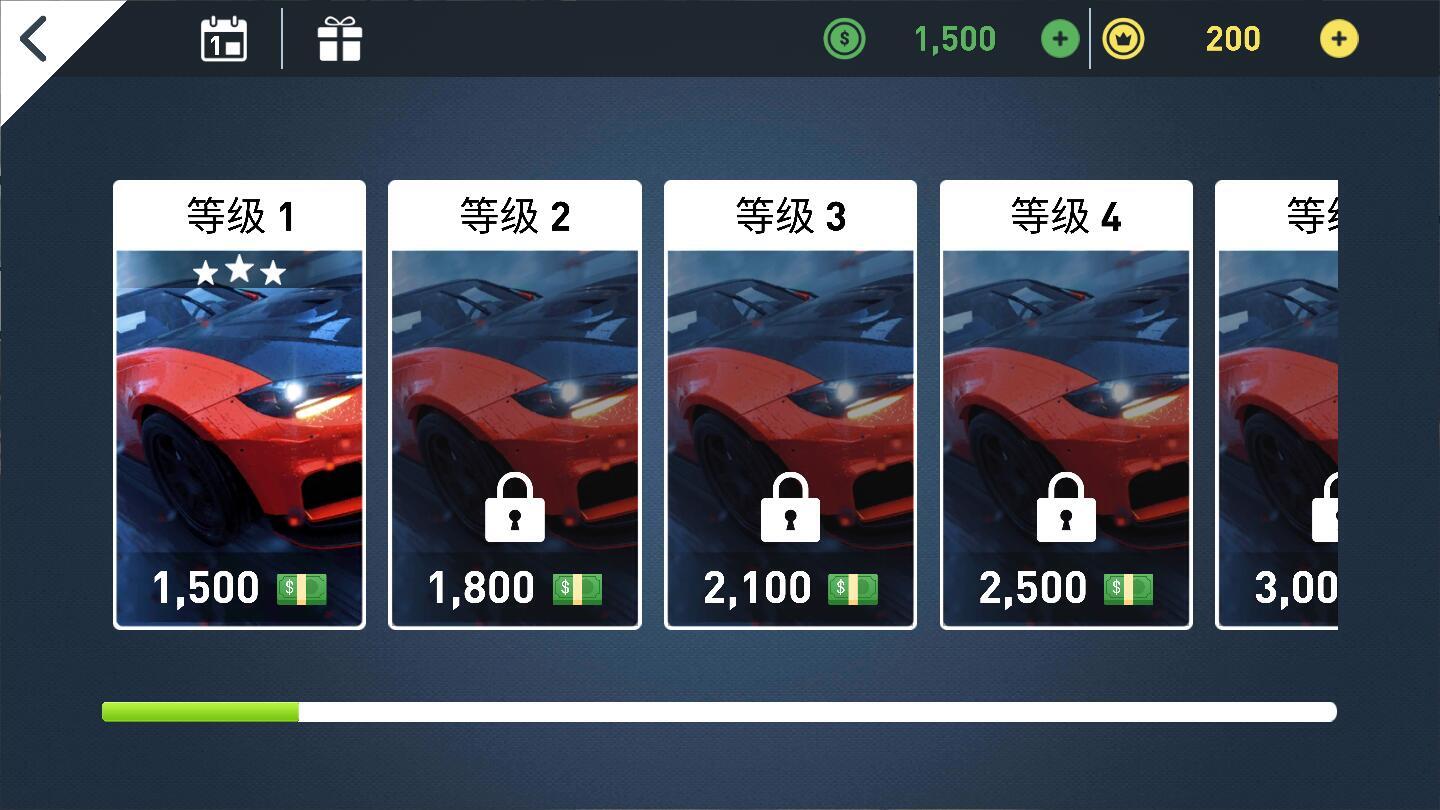Select the 等级 3 level card
The width and height of the screenshot is (1440, 810).
[790, 400]
